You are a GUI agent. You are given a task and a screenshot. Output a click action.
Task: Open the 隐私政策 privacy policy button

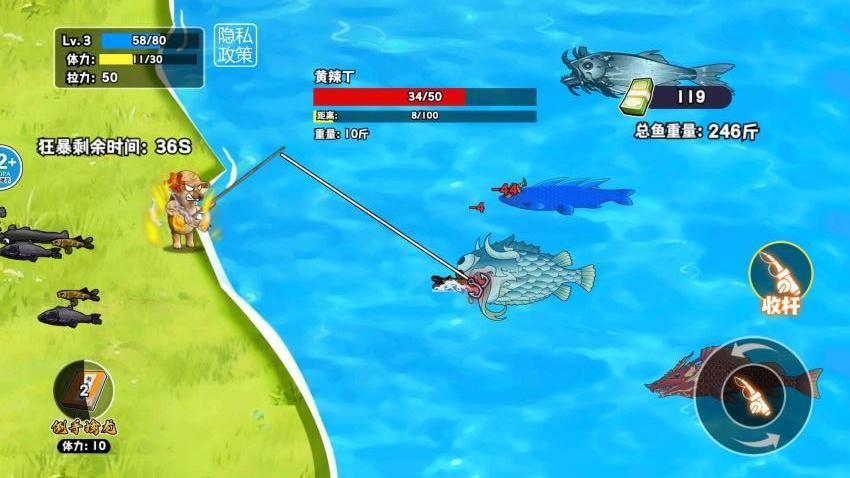click(x=235, y=44)
